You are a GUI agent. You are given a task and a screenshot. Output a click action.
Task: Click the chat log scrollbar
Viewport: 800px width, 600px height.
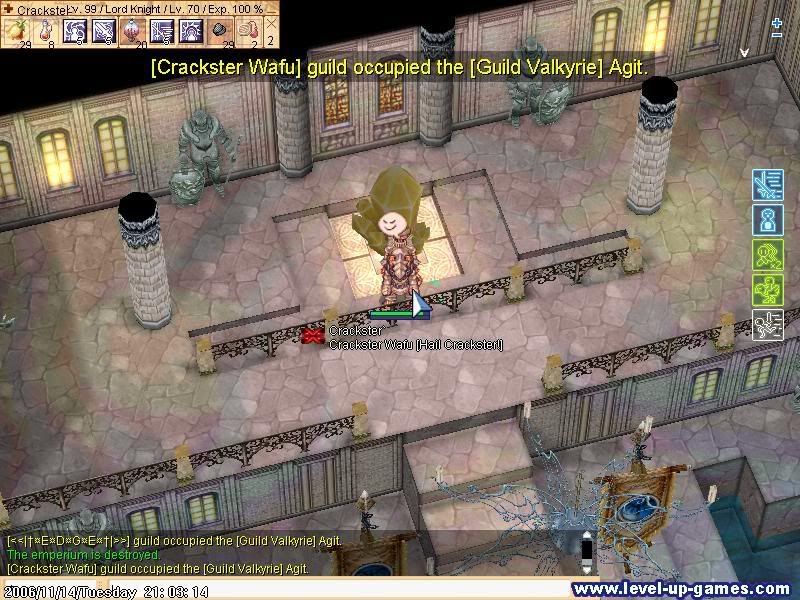pos(587,552)
